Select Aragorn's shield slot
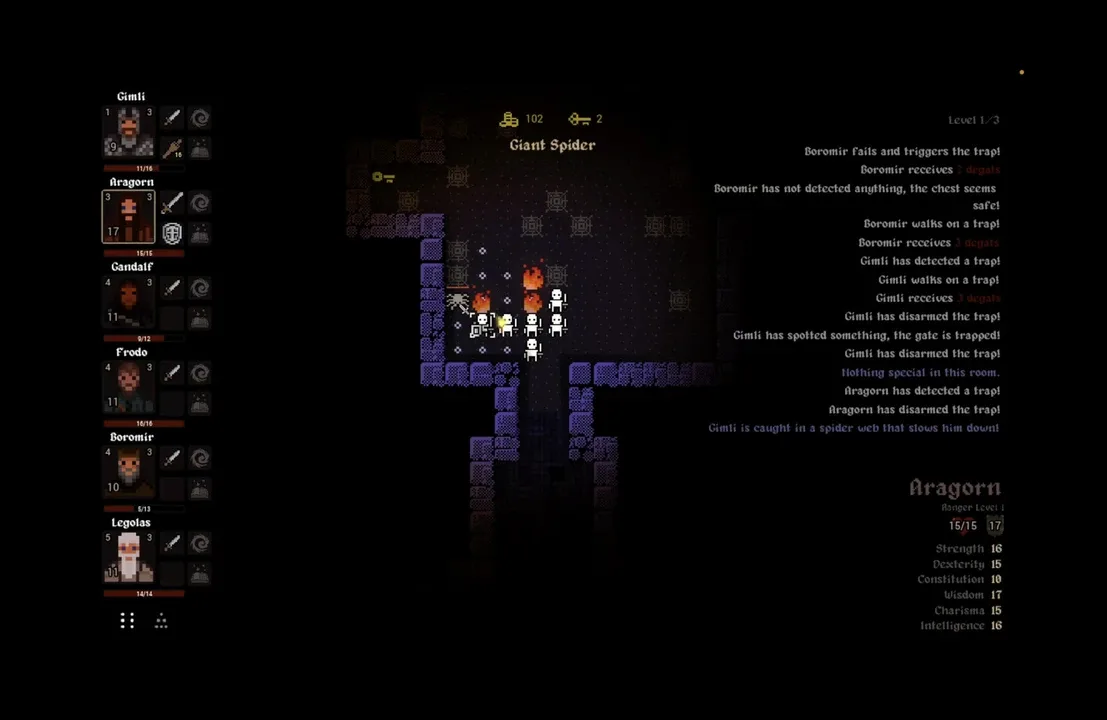1107x720 pixels. [172, 234]
